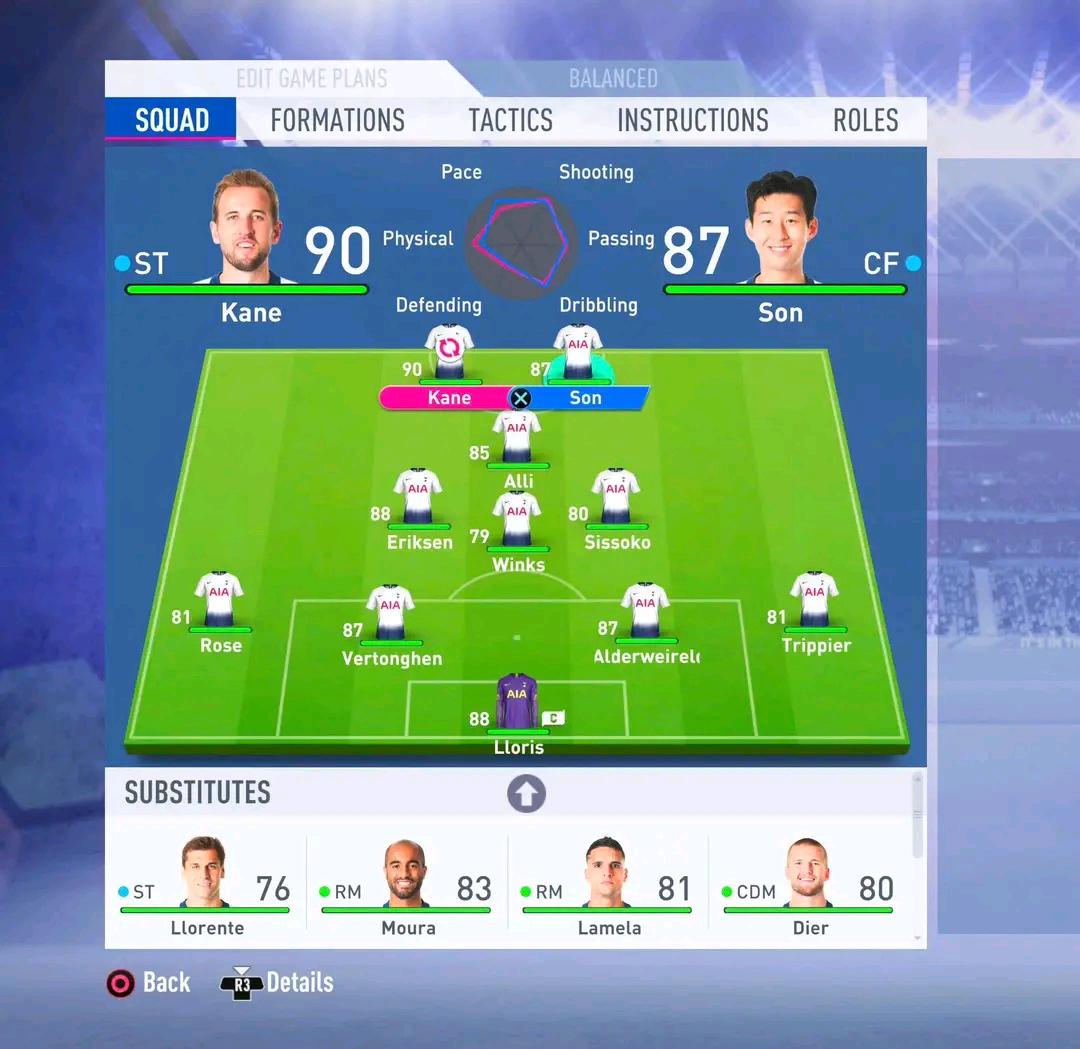
Task: Select substitute Moura
Action: pyautogui.click(x=407, y=886)
